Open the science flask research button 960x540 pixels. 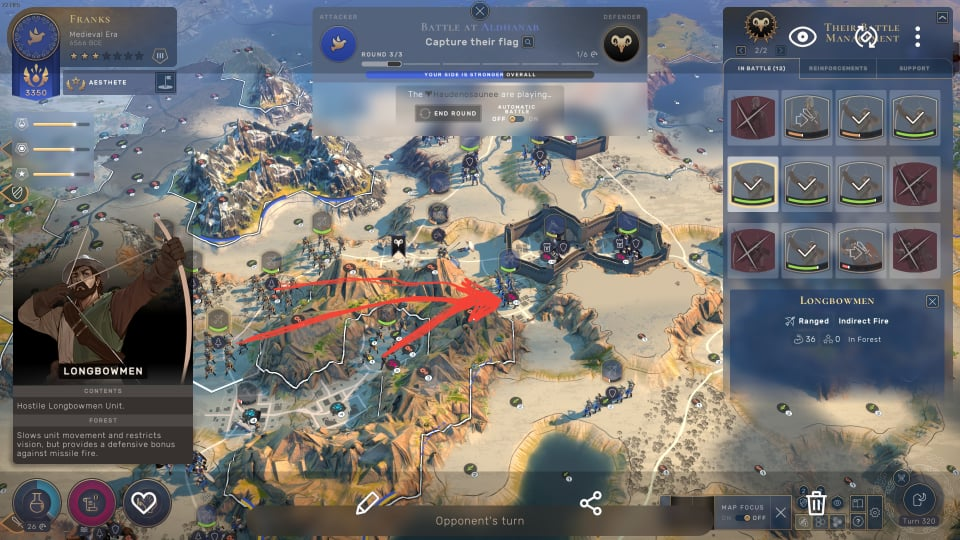click(x=37, y=502)
